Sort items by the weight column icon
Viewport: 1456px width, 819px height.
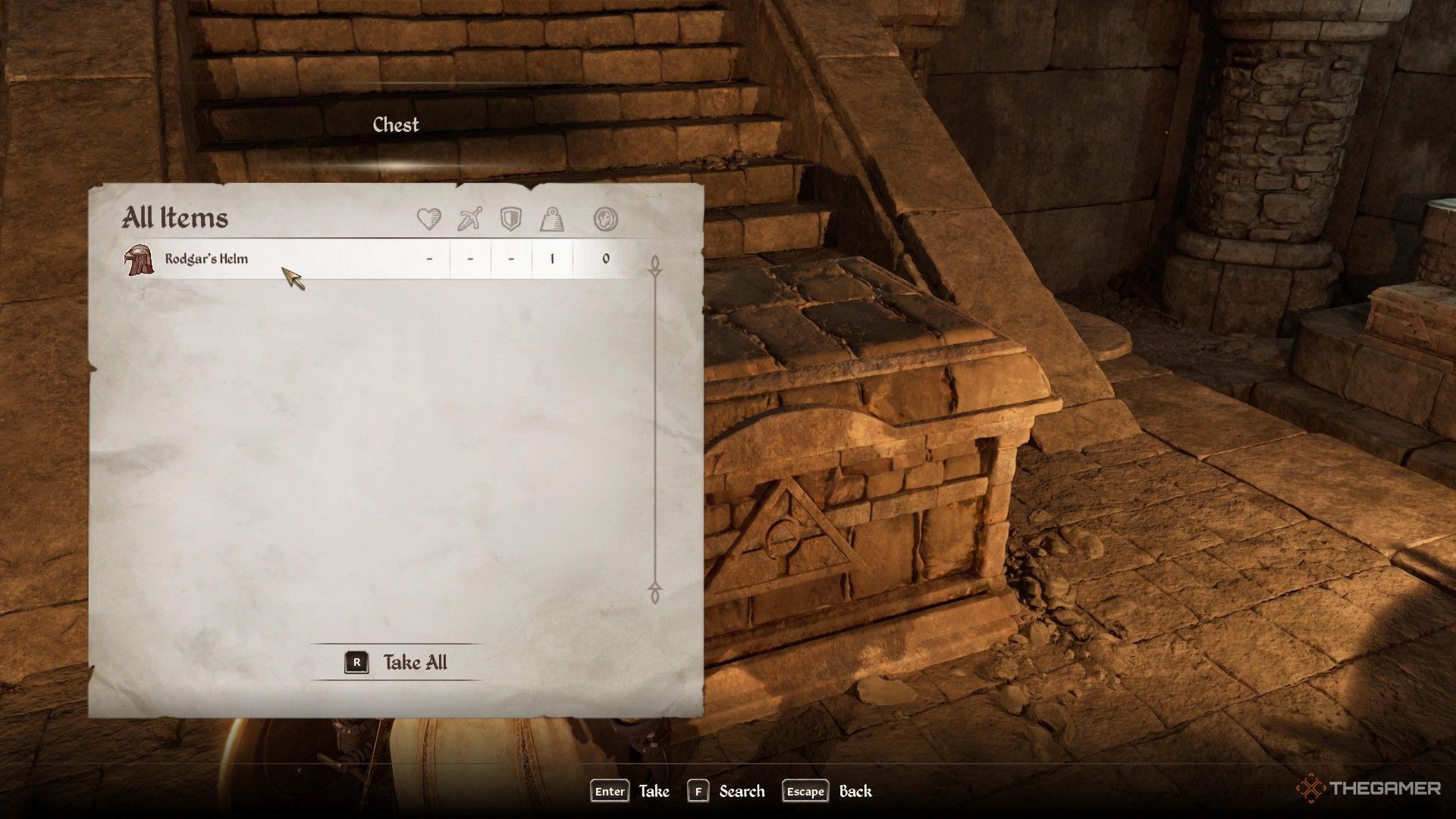(x=552, y=220)
